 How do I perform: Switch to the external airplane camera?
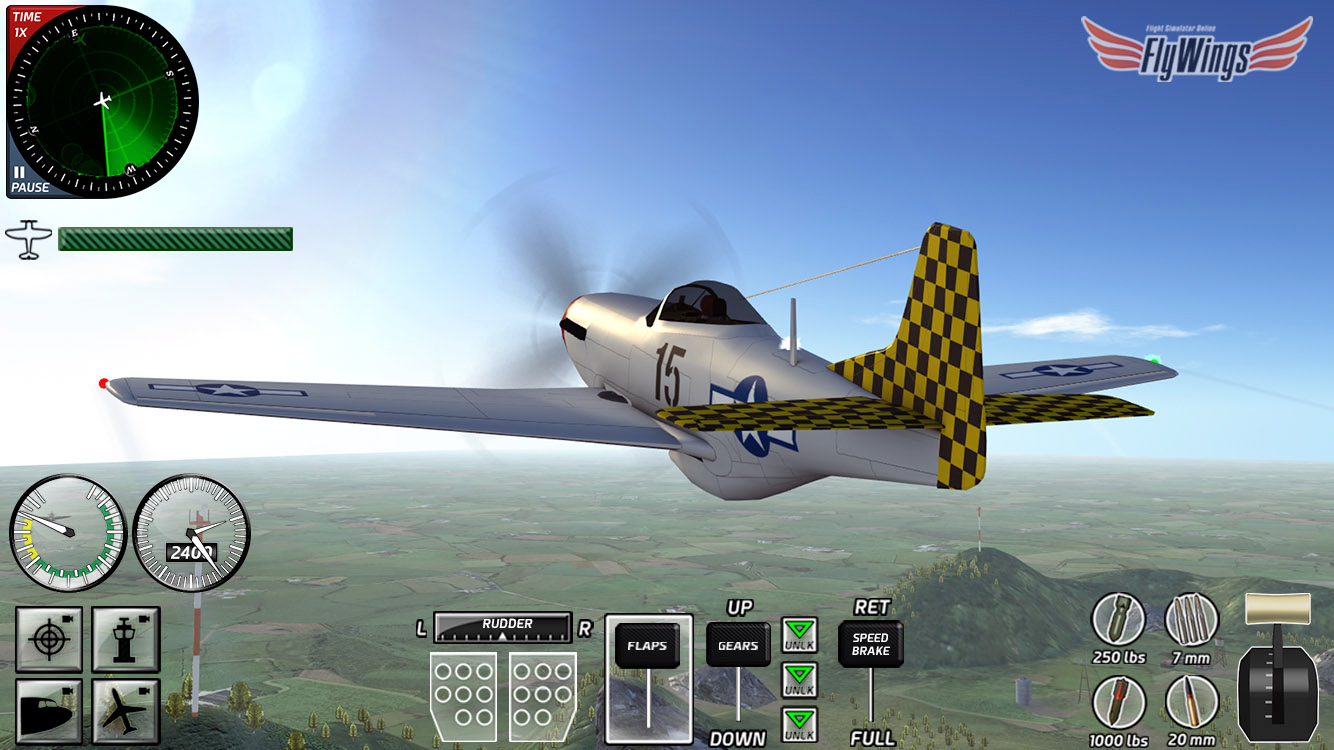pyautogui.click(x=126, y=711)
